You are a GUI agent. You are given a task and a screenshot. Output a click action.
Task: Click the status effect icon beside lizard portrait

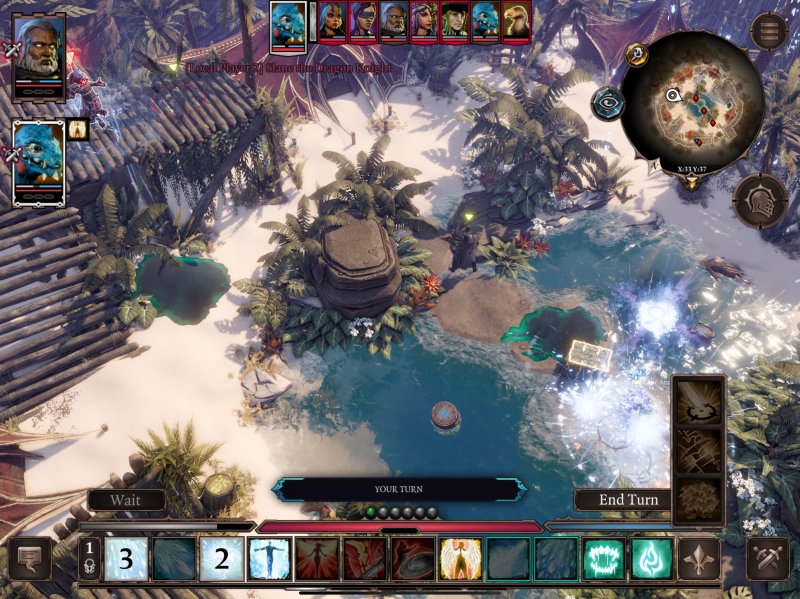[x=78, y=128]
